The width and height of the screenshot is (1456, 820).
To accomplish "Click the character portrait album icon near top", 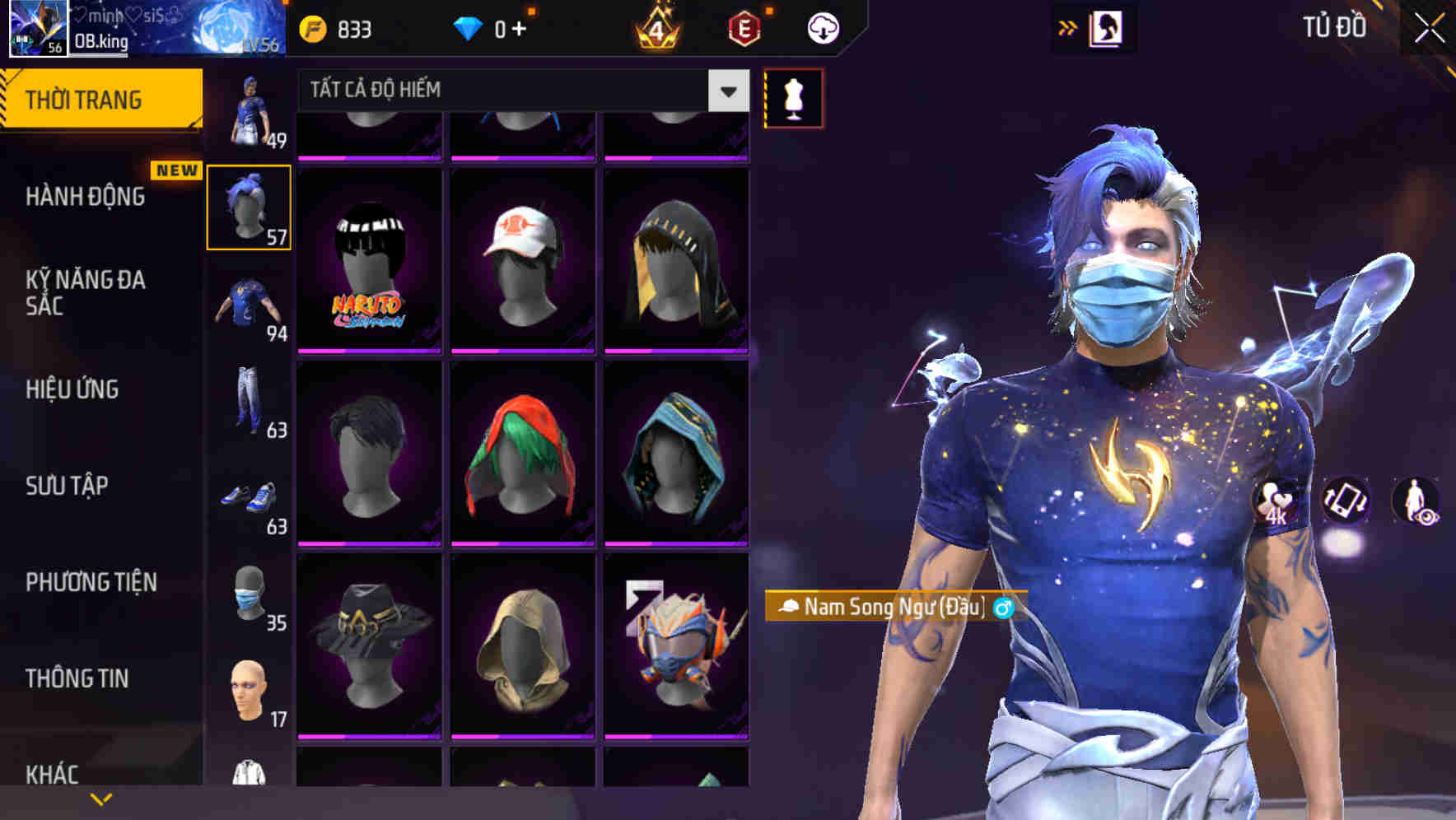I will pos(1106,27).
